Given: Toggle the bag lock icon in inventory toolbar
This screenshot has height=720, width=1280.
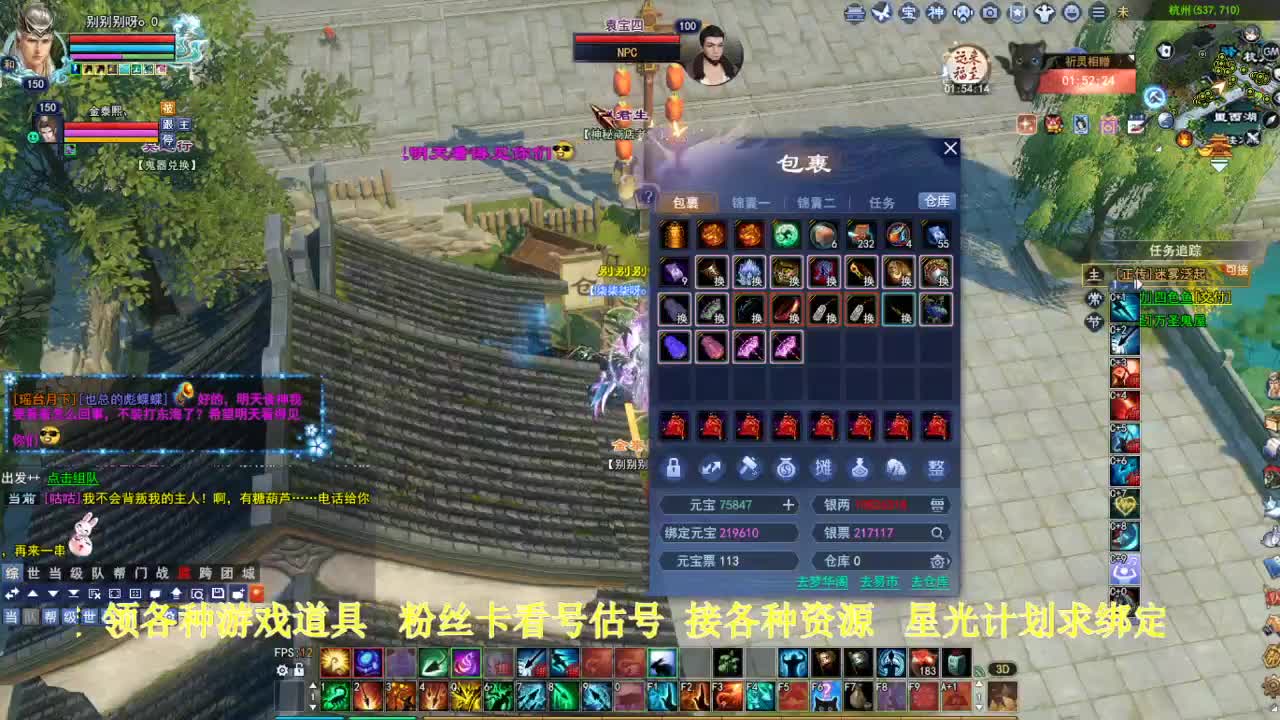Looking at the screenshot, I should pos(672,469).
